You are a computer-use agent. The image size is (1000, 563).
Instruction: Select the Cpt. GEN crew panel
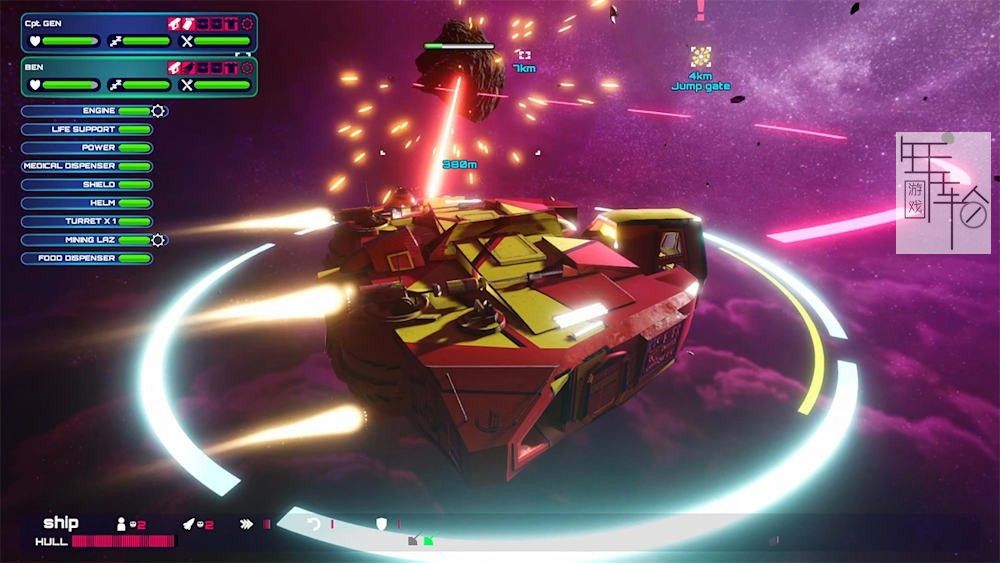coord(138,32)
